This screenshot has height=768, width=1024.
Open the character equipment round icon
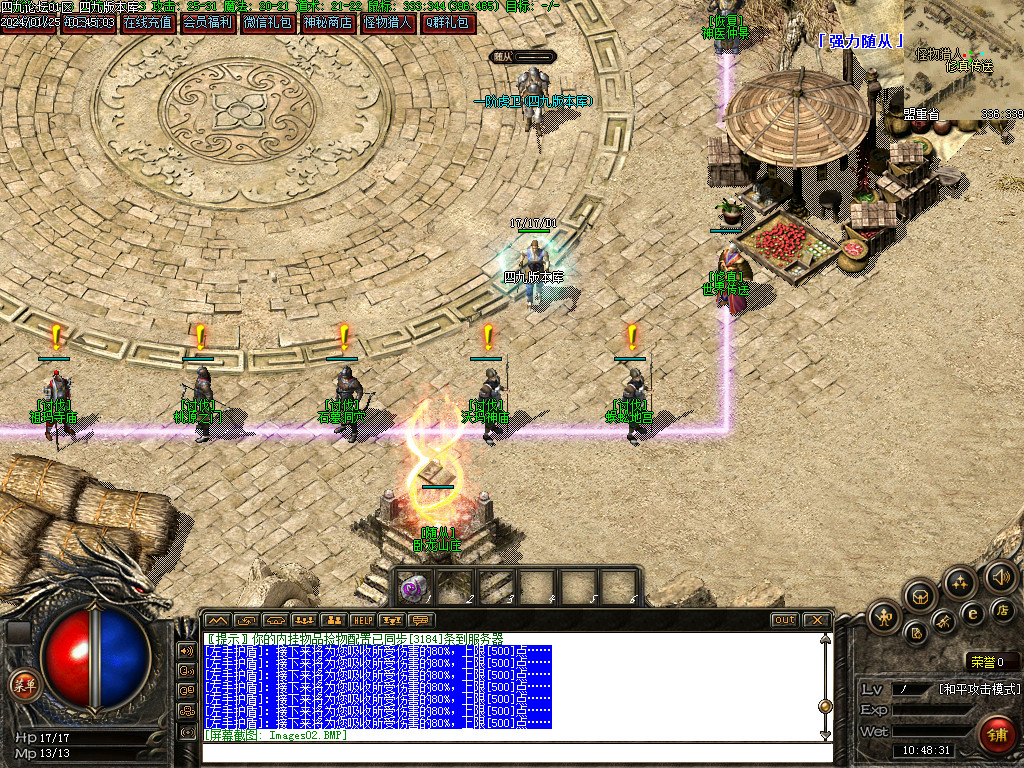click(885, 615)
